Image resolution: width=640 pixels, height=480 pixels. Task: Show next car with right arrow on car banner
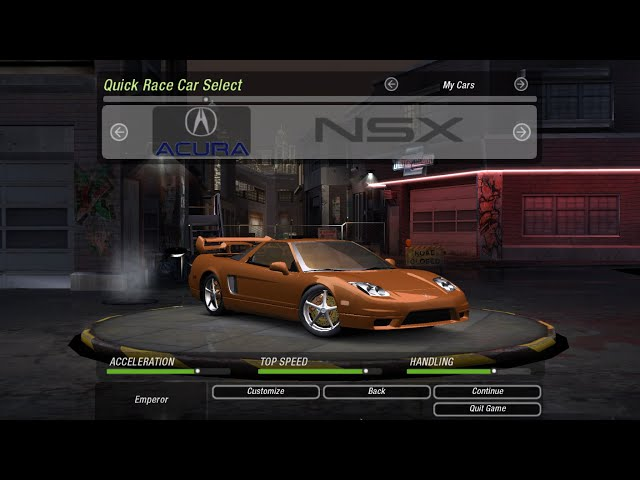click(521, 132)
